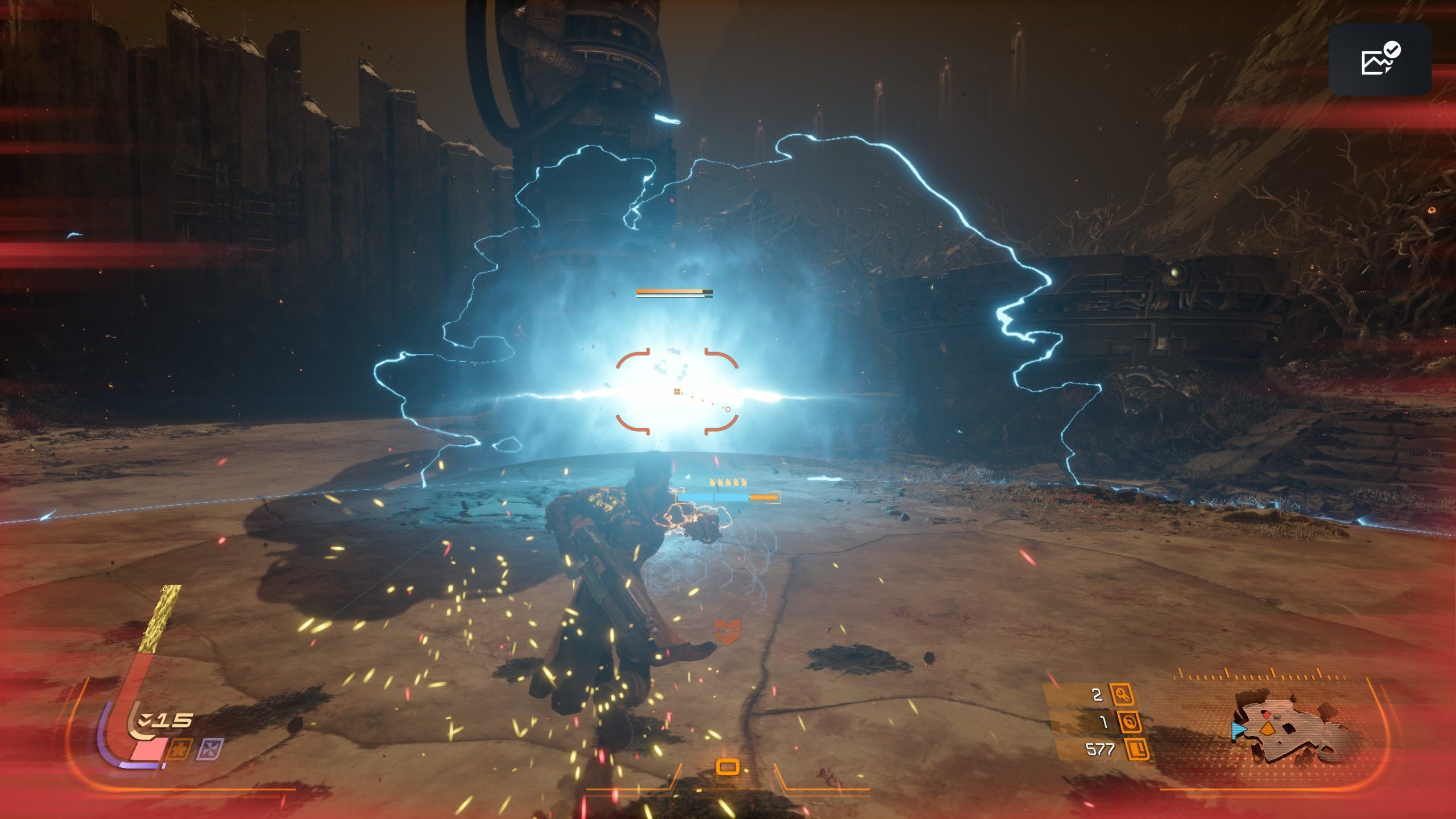
Task: Click the key resource icon
Action: point(1122,694)
